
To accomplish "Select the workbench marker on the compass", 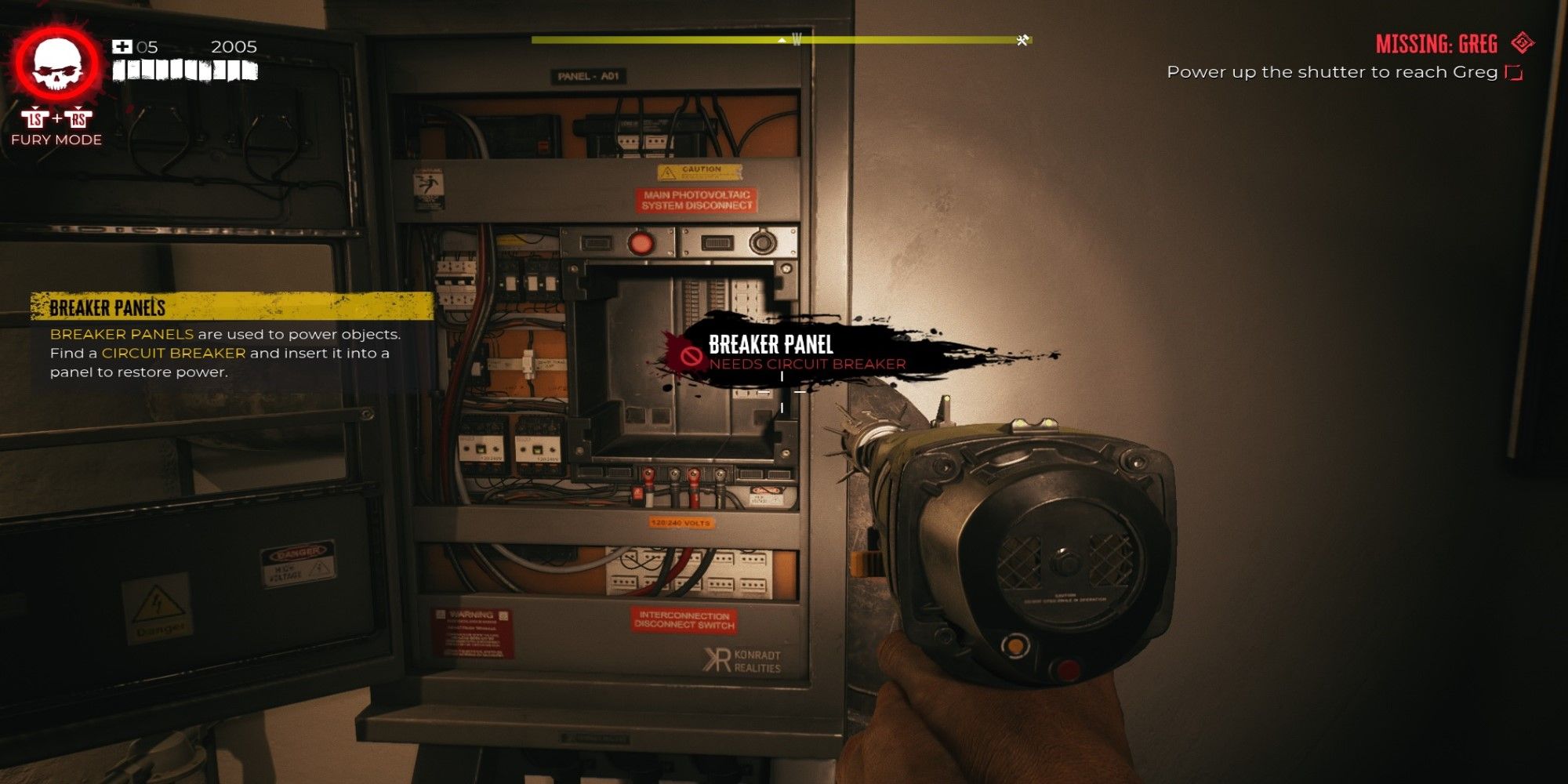I will (1022, 40).
